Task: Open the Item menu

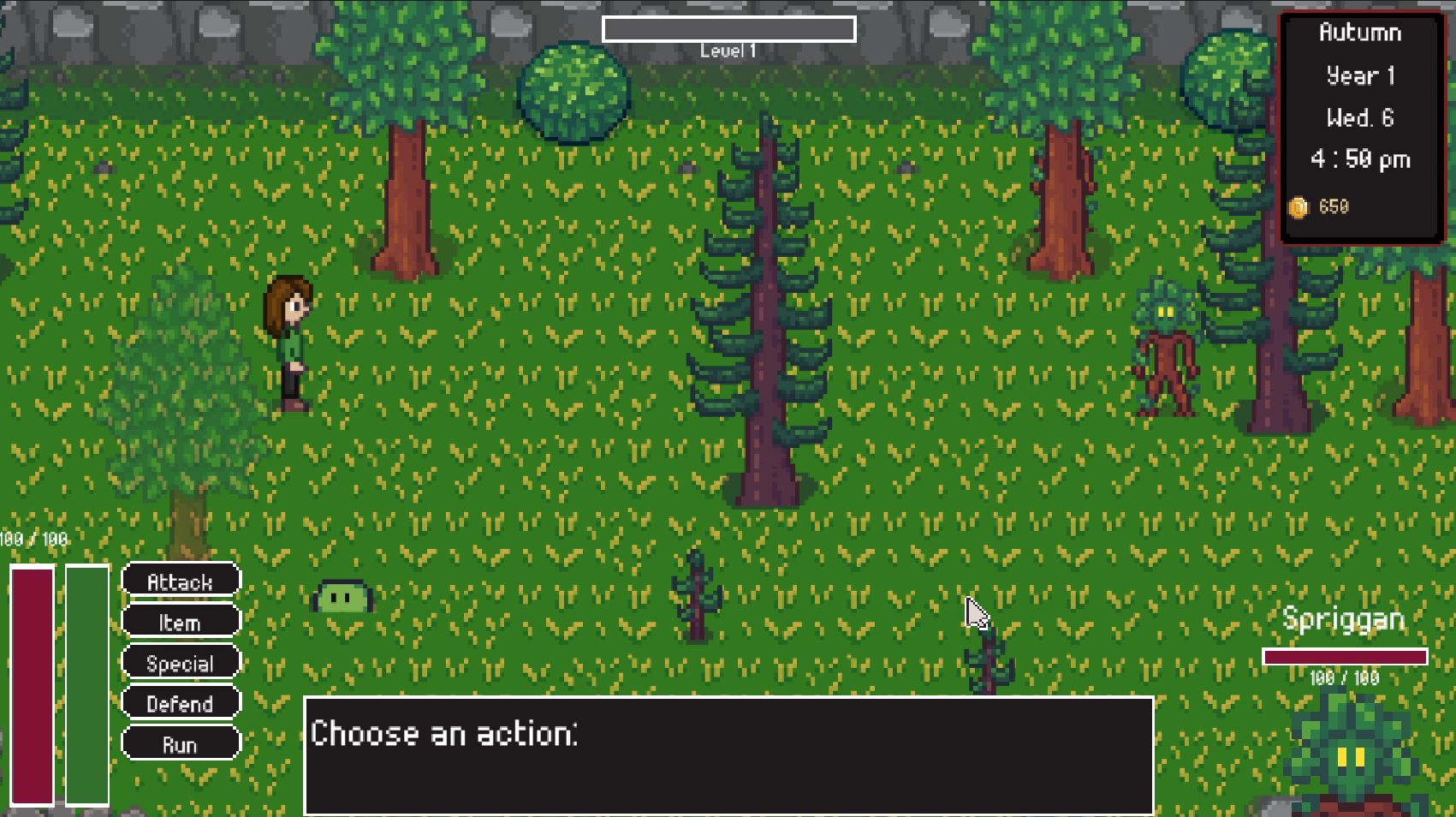Action: coord(181,622)
